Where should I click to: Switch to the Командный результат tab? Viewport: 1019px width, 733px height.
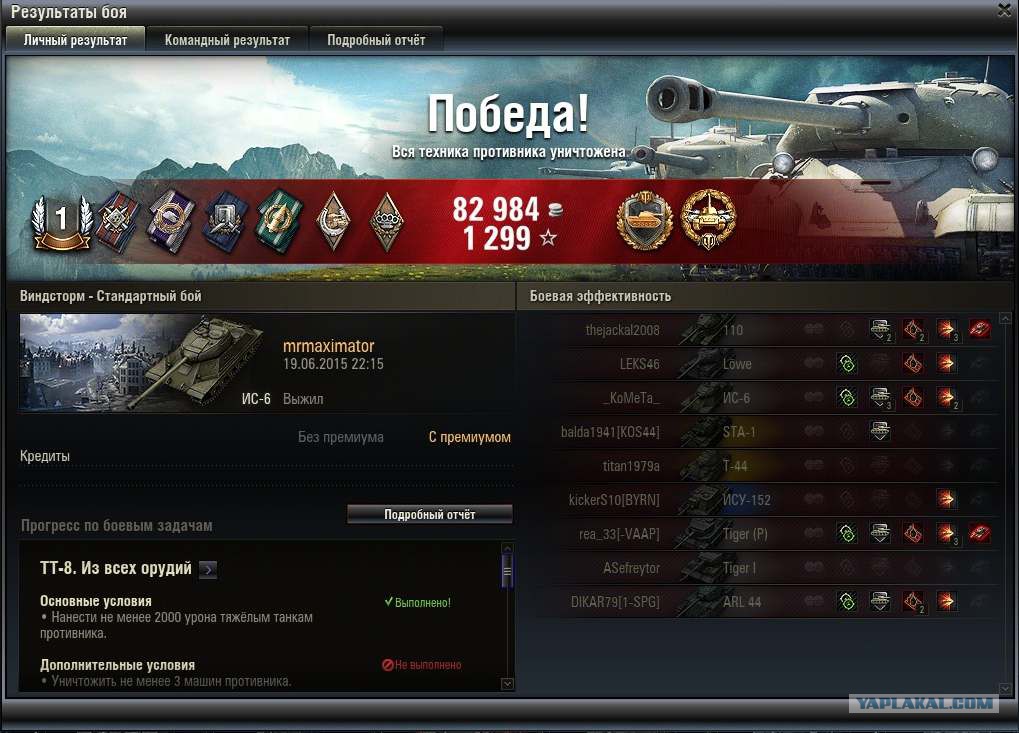pyautogui.click(x=227, y=40)
